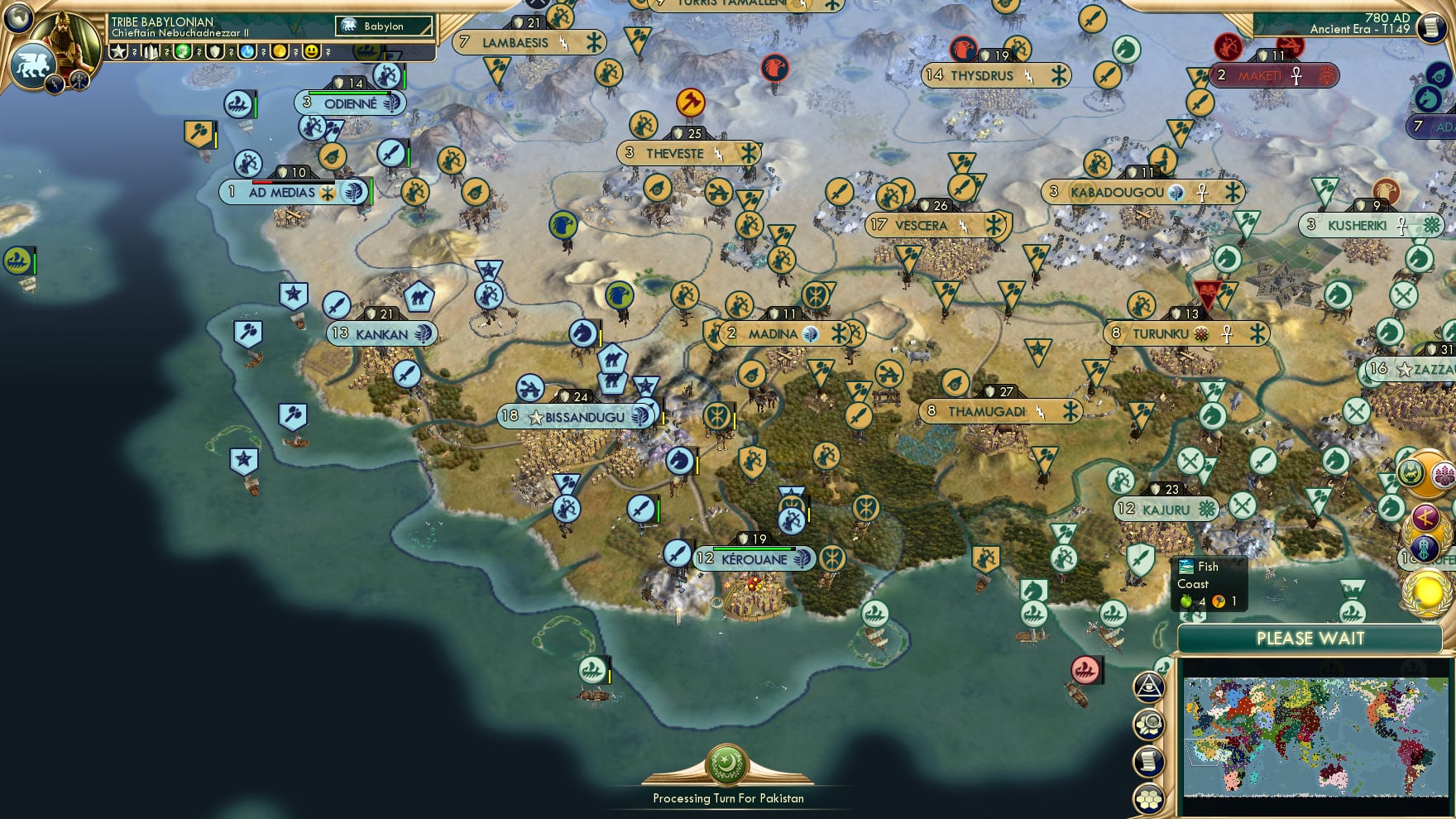Click the Babylonian winged-lion emblem at top-left

click(31, 62)
